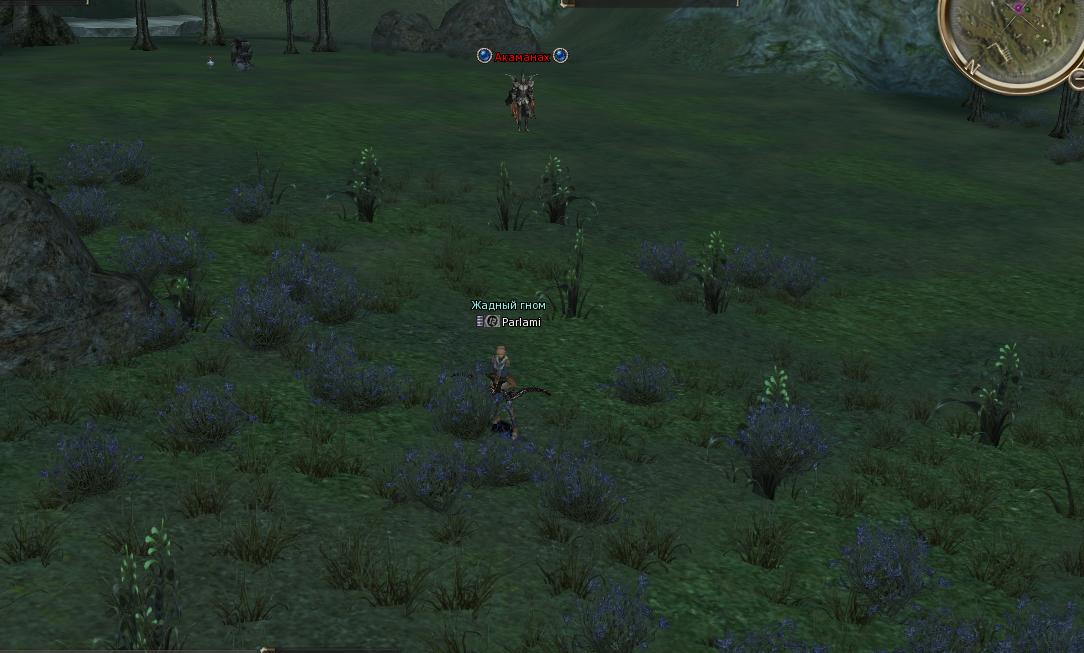Select the Parlami player nameplate
1084x653 pixels.
521,322
